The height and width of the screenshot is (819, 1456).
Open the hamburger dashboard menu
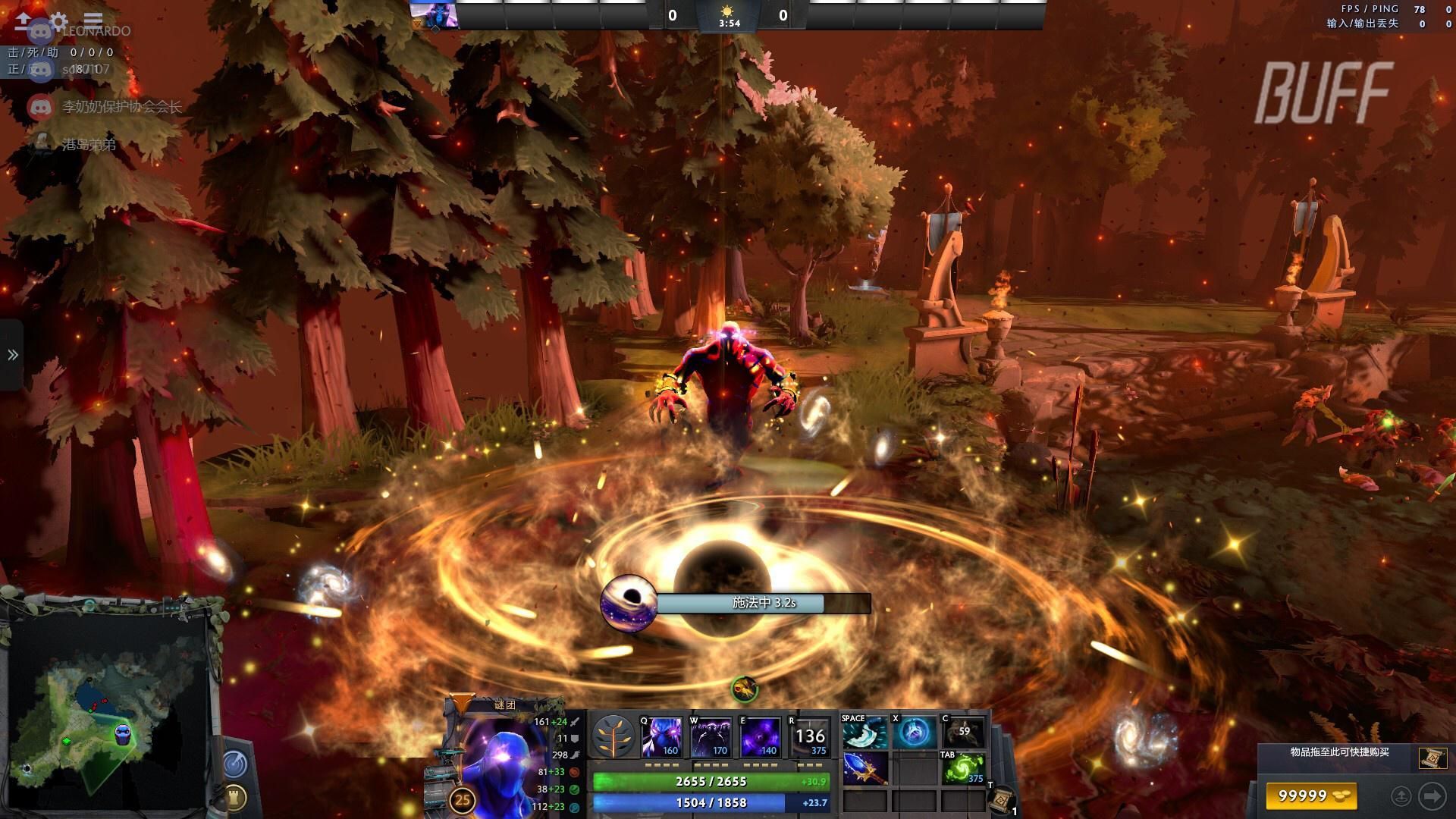click(93, 20)
